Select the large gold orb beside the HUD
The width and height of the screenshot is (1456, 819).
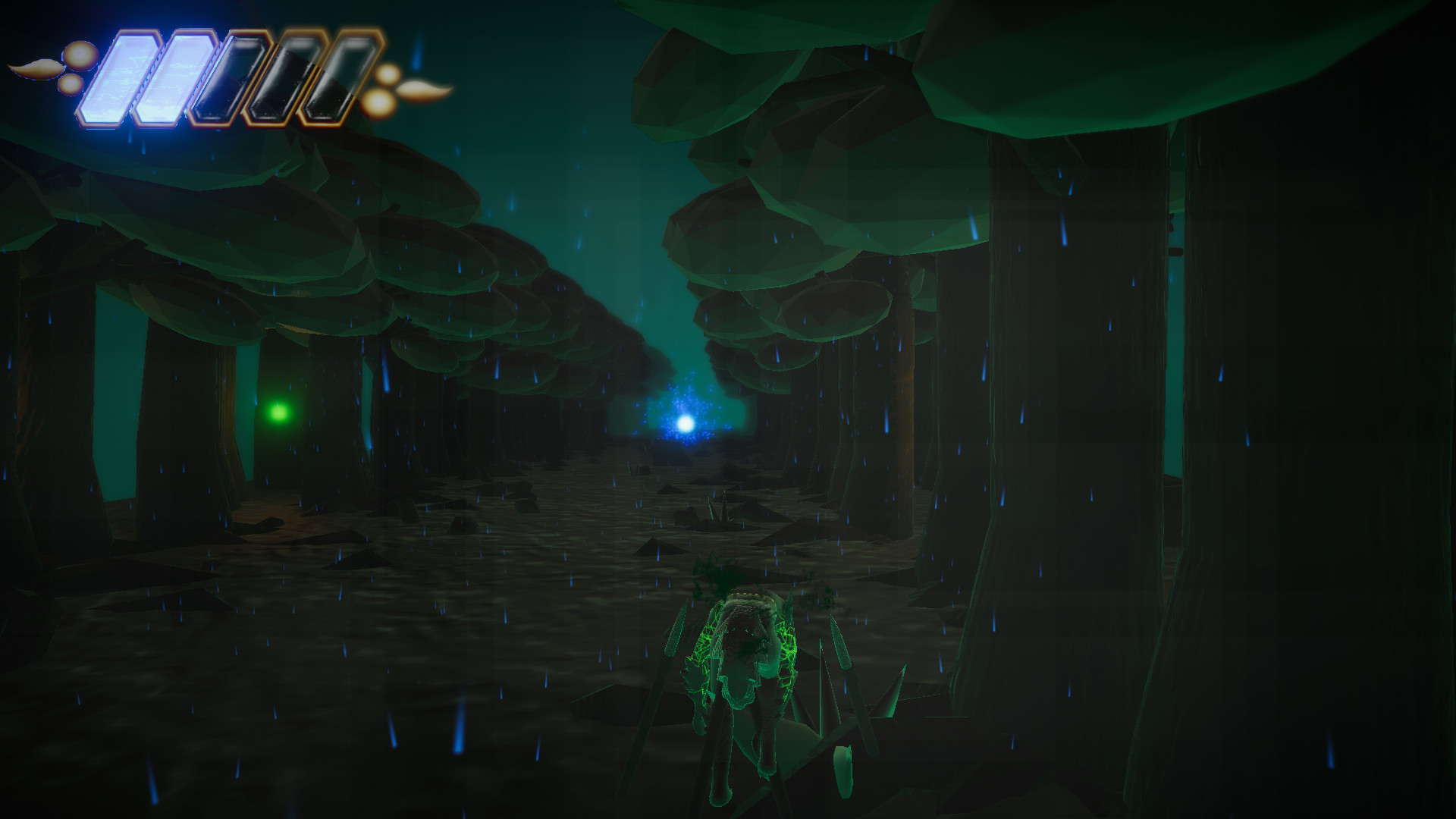point(78,55)
